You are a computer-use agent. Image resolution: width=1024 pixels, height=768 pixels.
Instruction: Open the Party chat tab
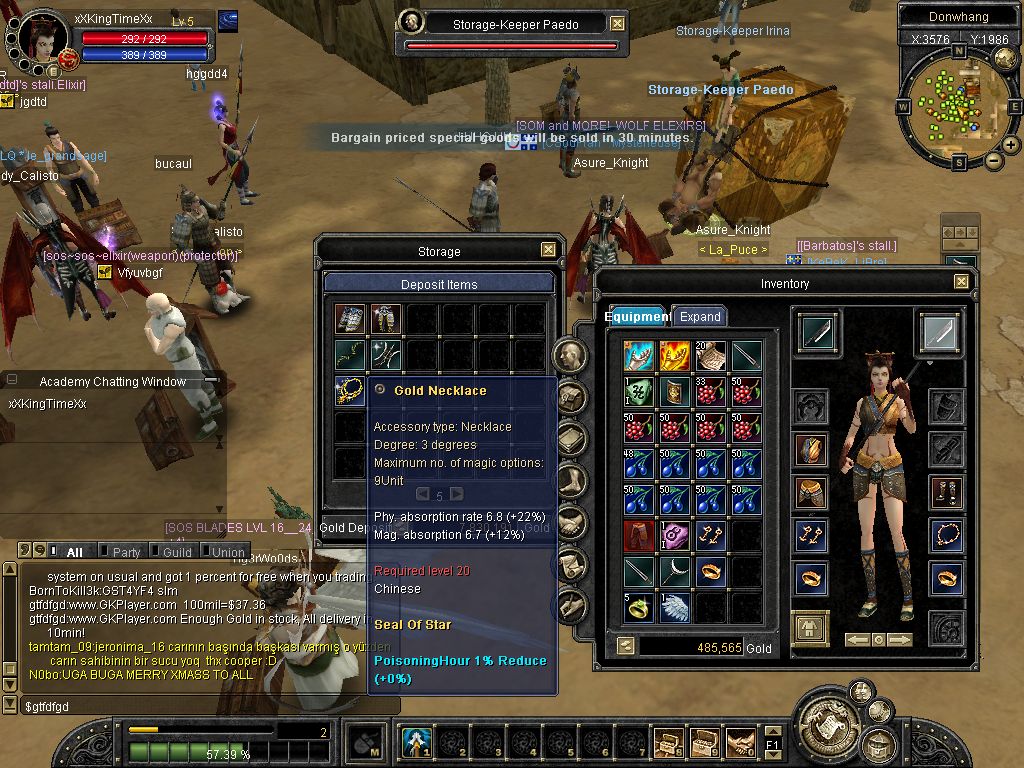coord(126,552)
